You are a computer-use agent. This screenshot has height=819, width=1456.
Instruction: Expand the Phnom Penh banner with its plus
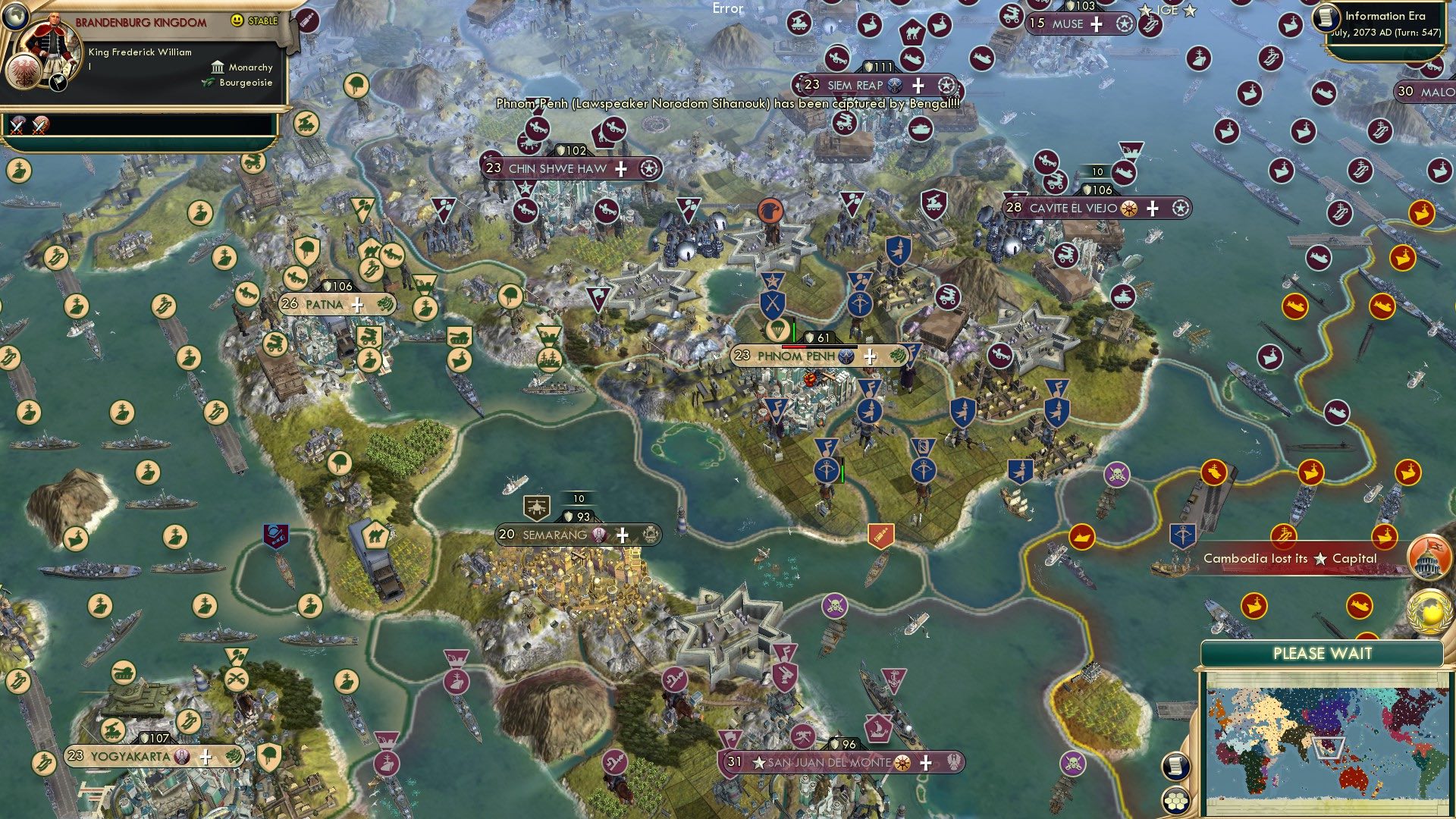[870, 356]
